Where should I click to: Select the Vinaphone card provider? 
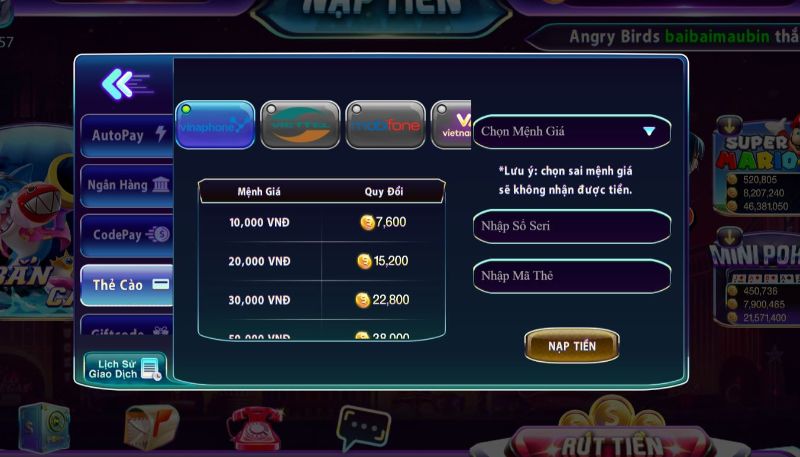215,125
